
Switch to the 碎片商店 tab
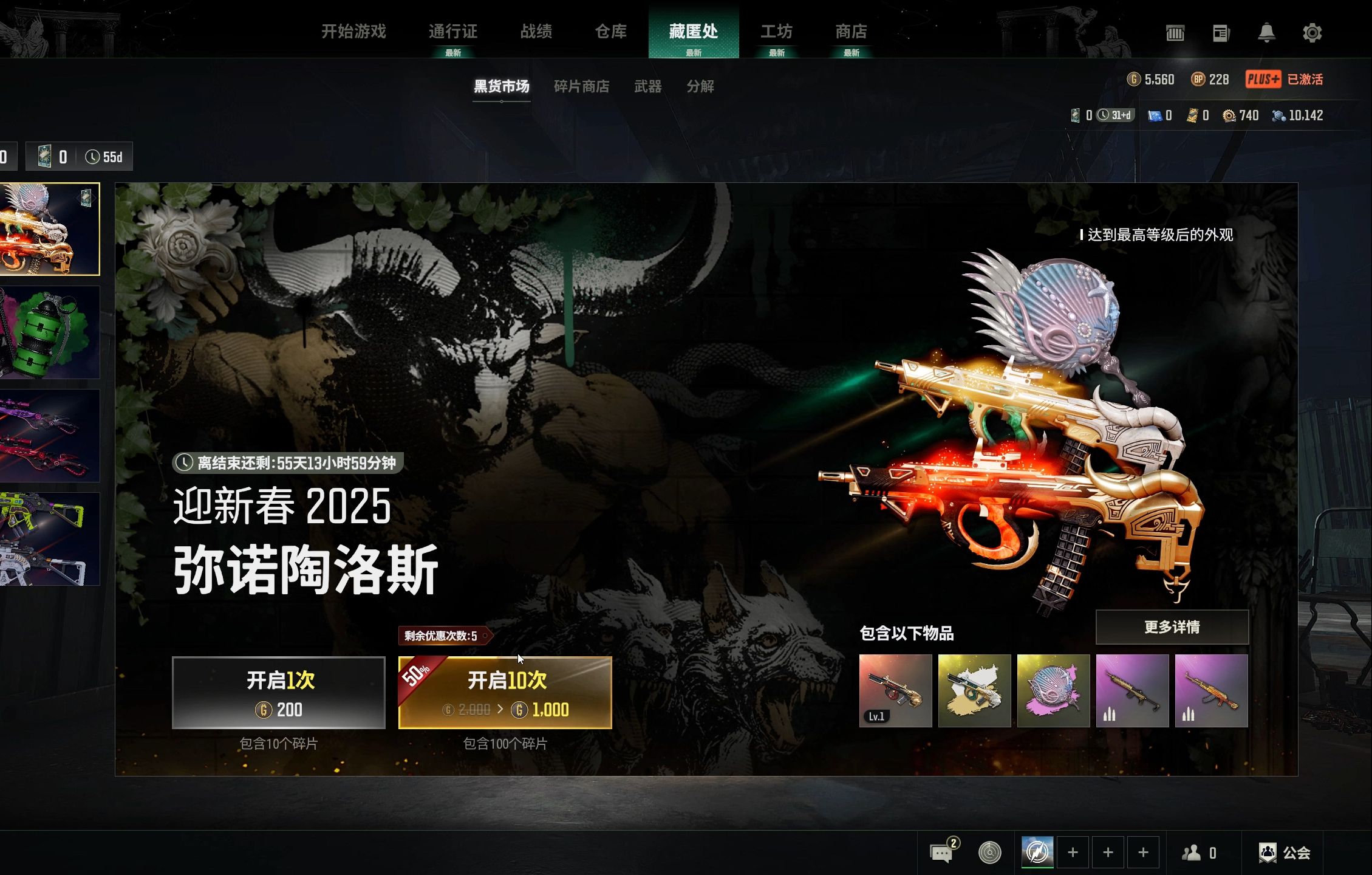(x=581, y=87)
